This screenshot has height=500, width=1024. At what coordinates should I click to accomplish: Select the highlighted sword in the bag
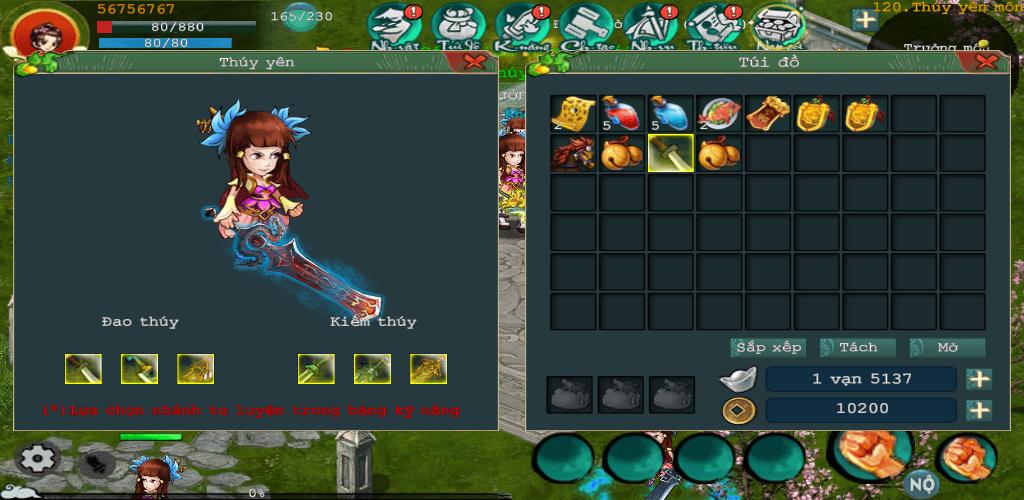(671, 153)
